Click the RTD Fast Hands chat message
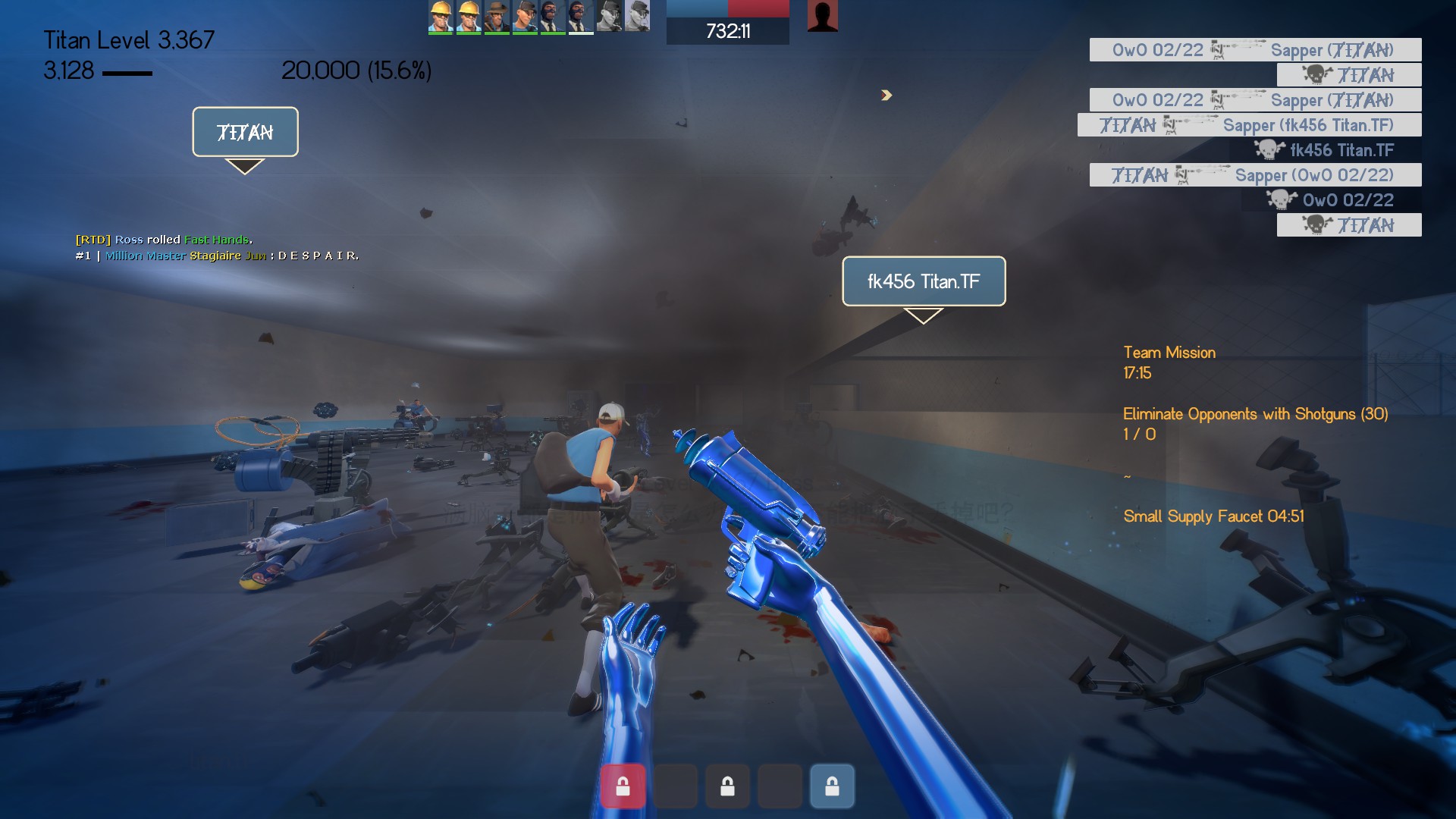The height and width of the screenshot is (819, 1456). (x=164, y=240)
